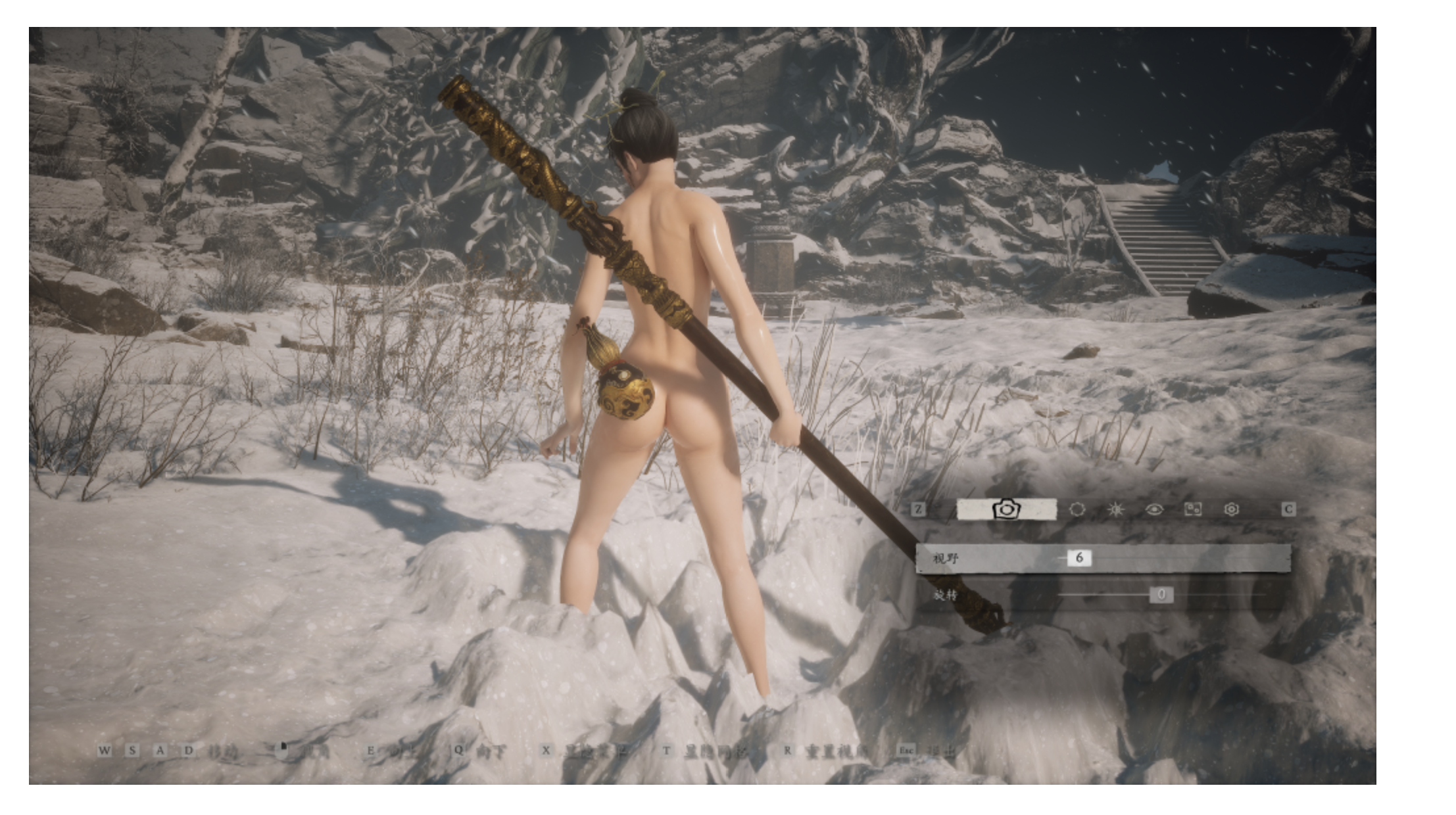Viewport: 1456px width, 815px height.
Task: Click the 旋转 rotation slider handle
Action: click(1161, 595)
